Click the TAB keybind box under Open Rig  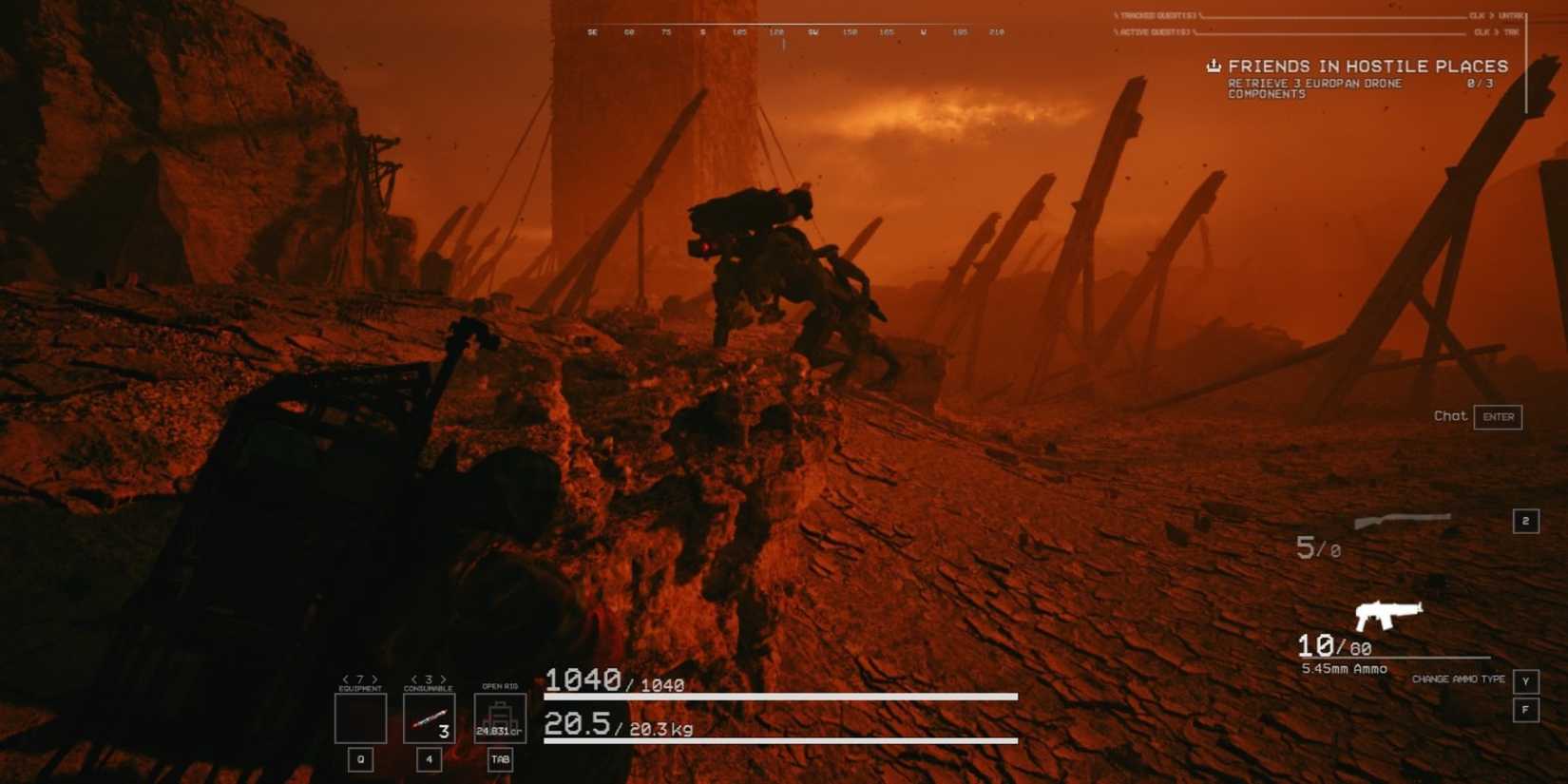pyautogui.click(x=500, y=761)
